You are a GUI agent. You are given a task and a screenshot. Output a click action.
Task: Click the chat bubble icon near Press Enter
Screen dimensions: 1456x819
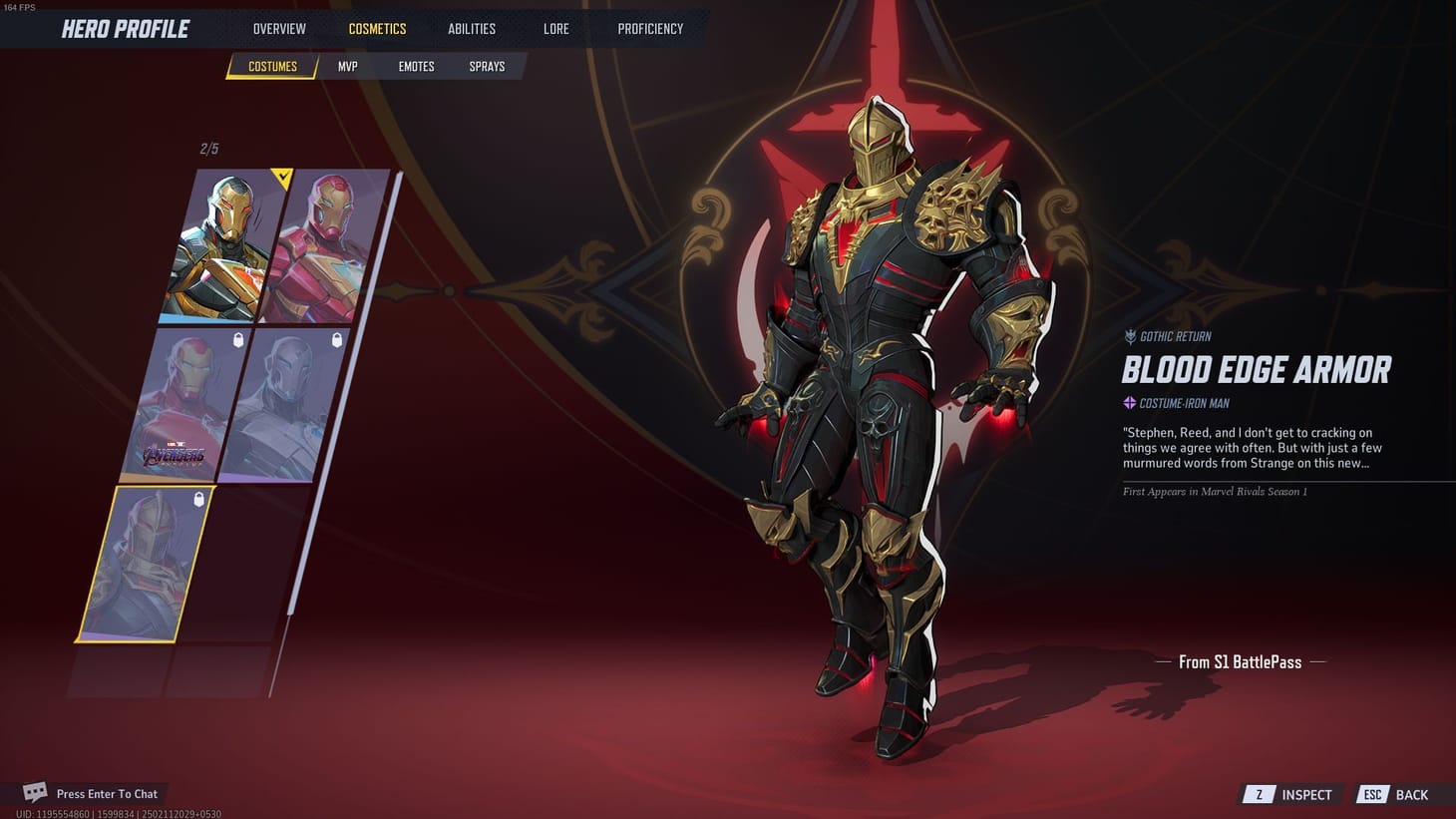tap(36, 790)
